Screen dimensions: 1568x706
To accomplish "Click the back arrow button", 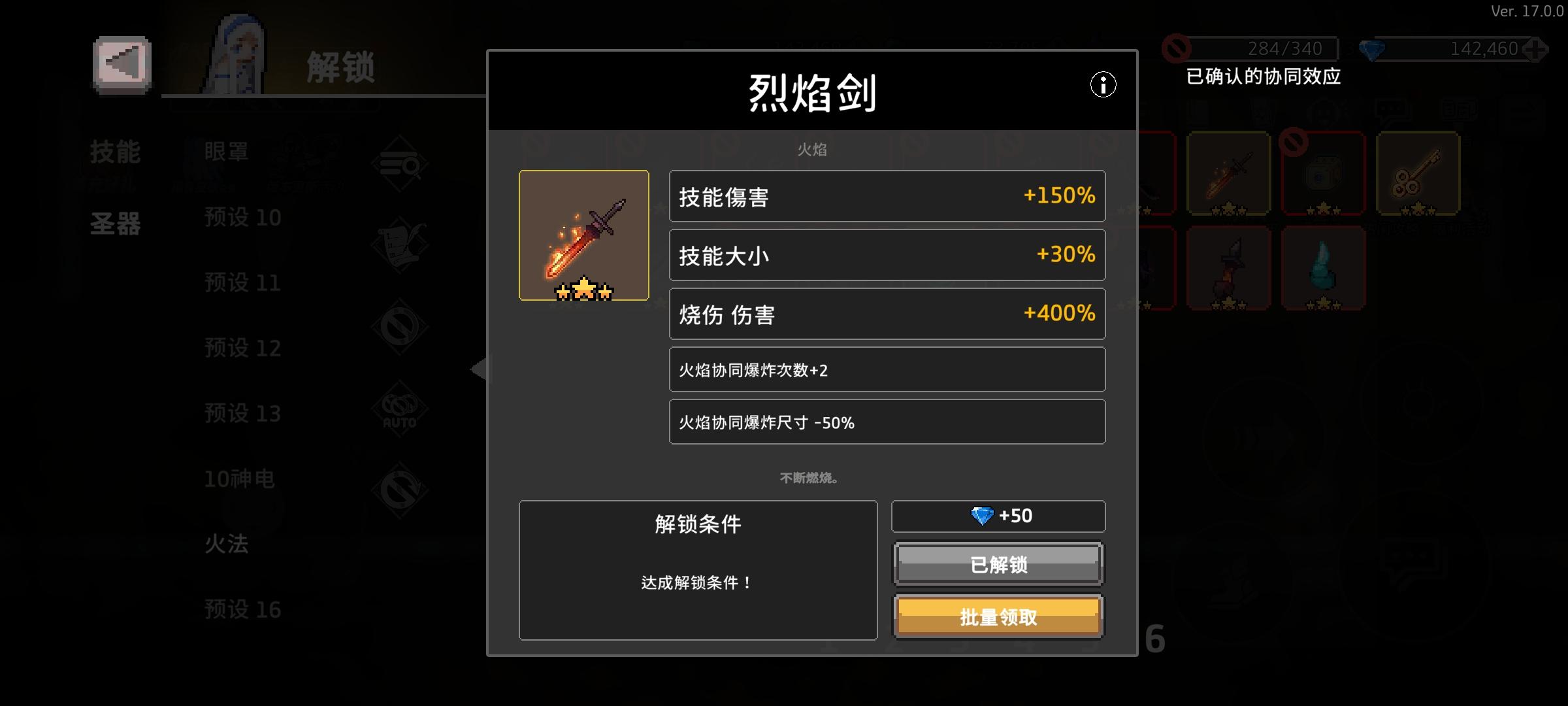I will point(120,65).
